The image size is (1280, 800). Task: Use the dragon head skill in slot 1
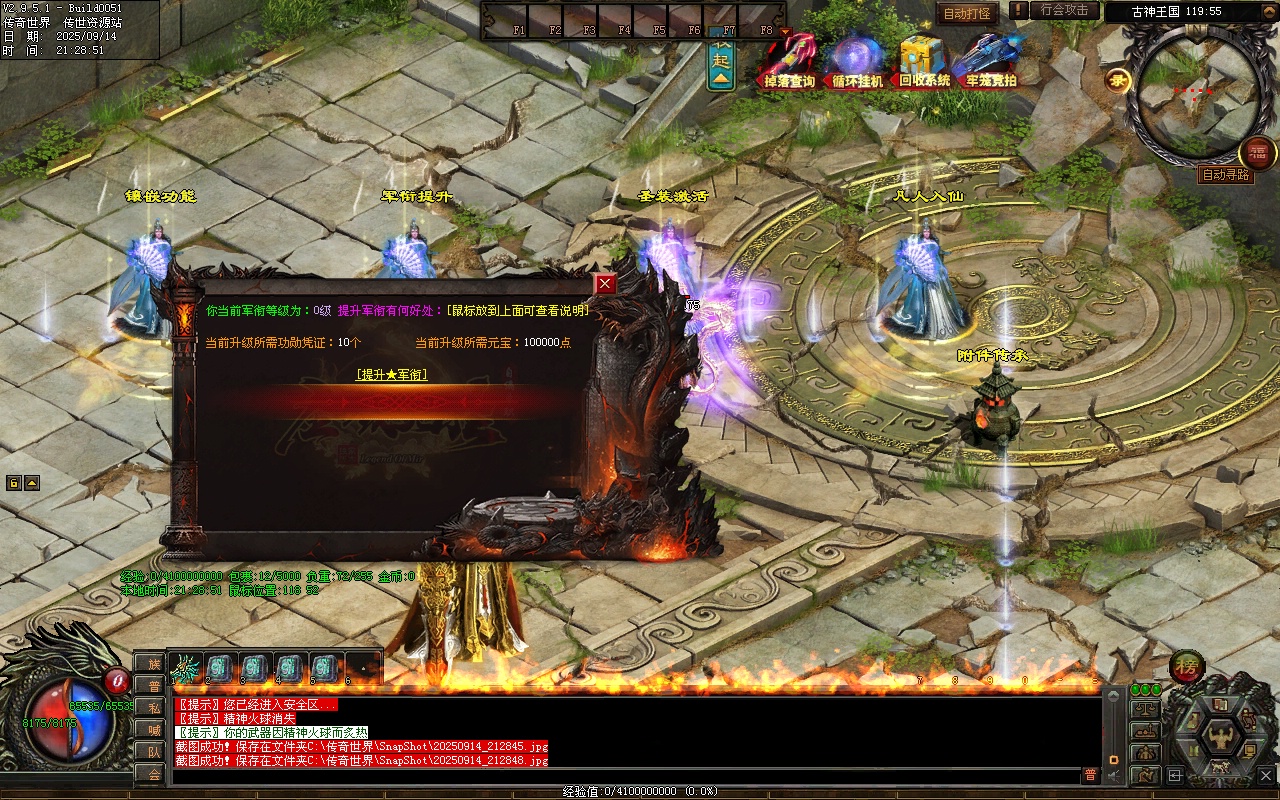pyautogui.click(x=186, y=668)
